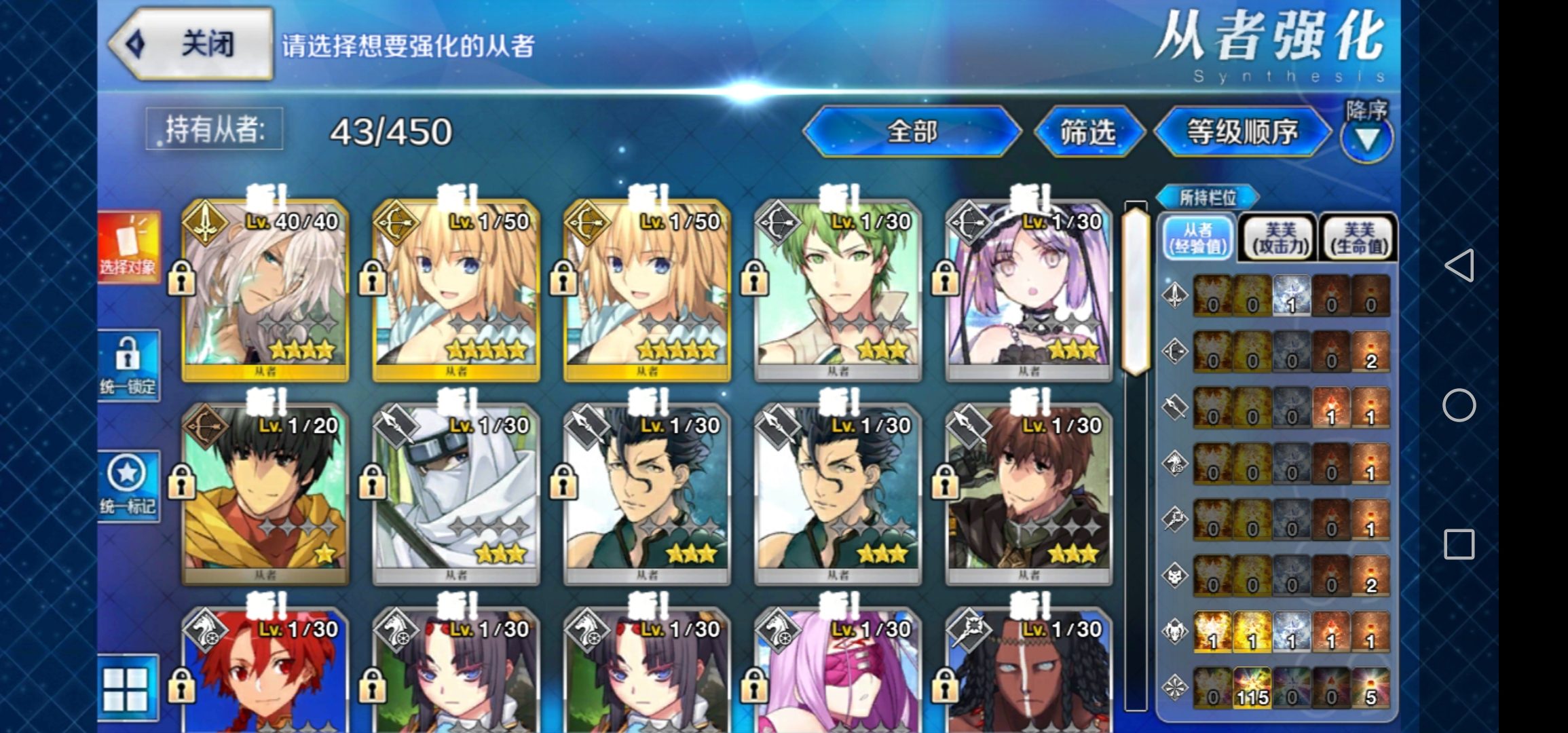The image size is (1568, 733).
Task: Switch the grid layout view
Action: [126, 688]
